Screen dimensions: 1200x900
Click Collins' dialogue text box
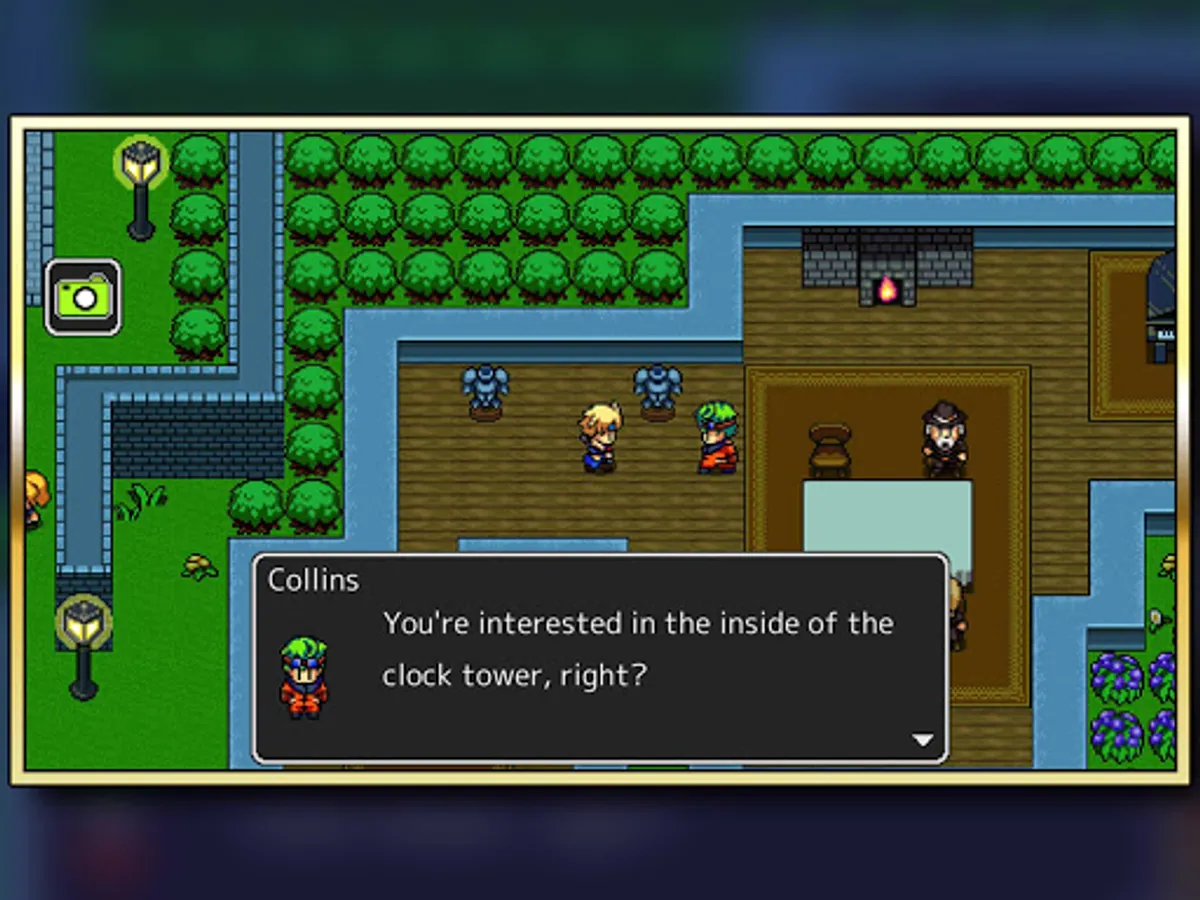pos(600,657)
